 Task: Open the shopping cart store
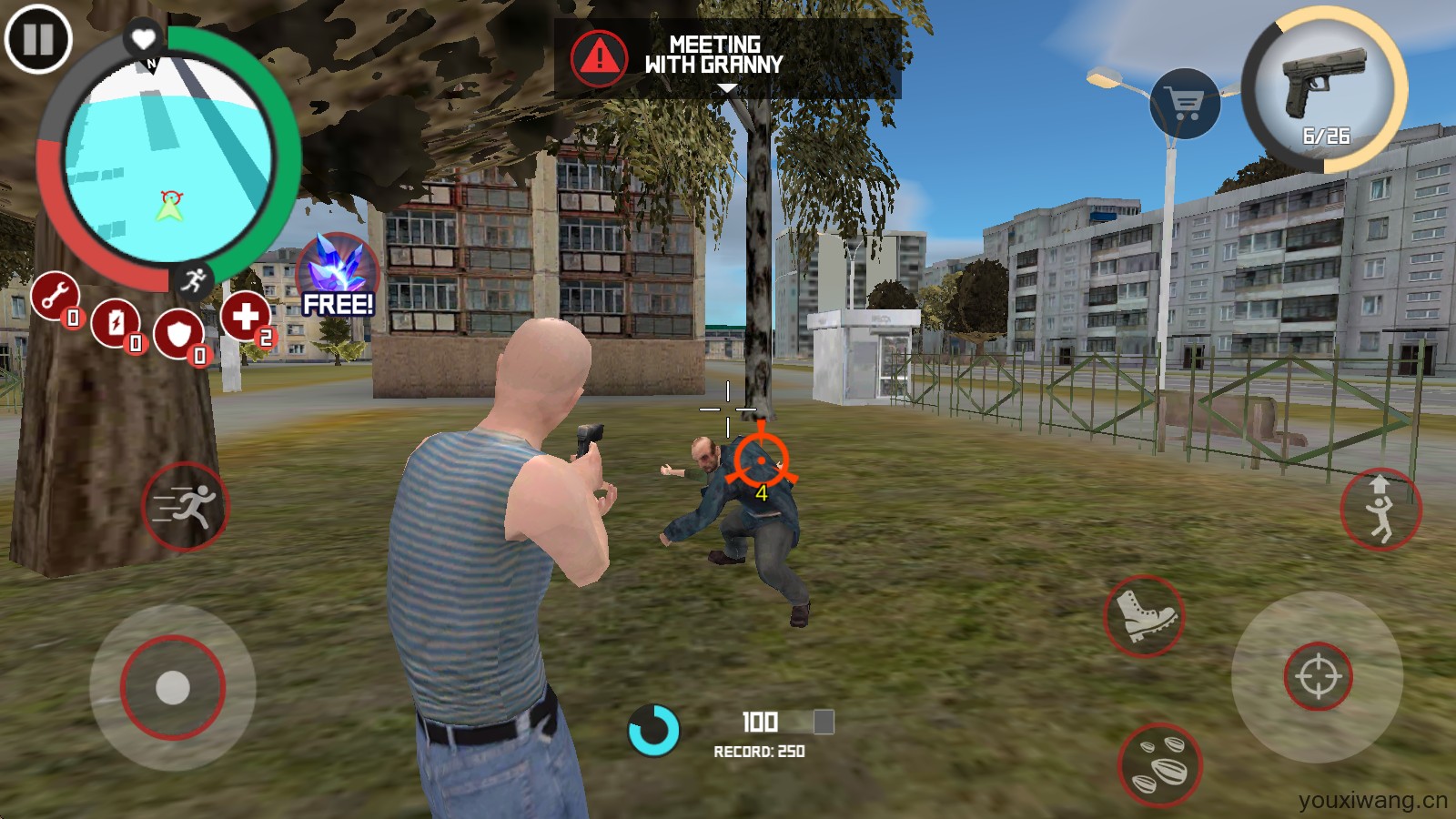tap(1185, 104)
